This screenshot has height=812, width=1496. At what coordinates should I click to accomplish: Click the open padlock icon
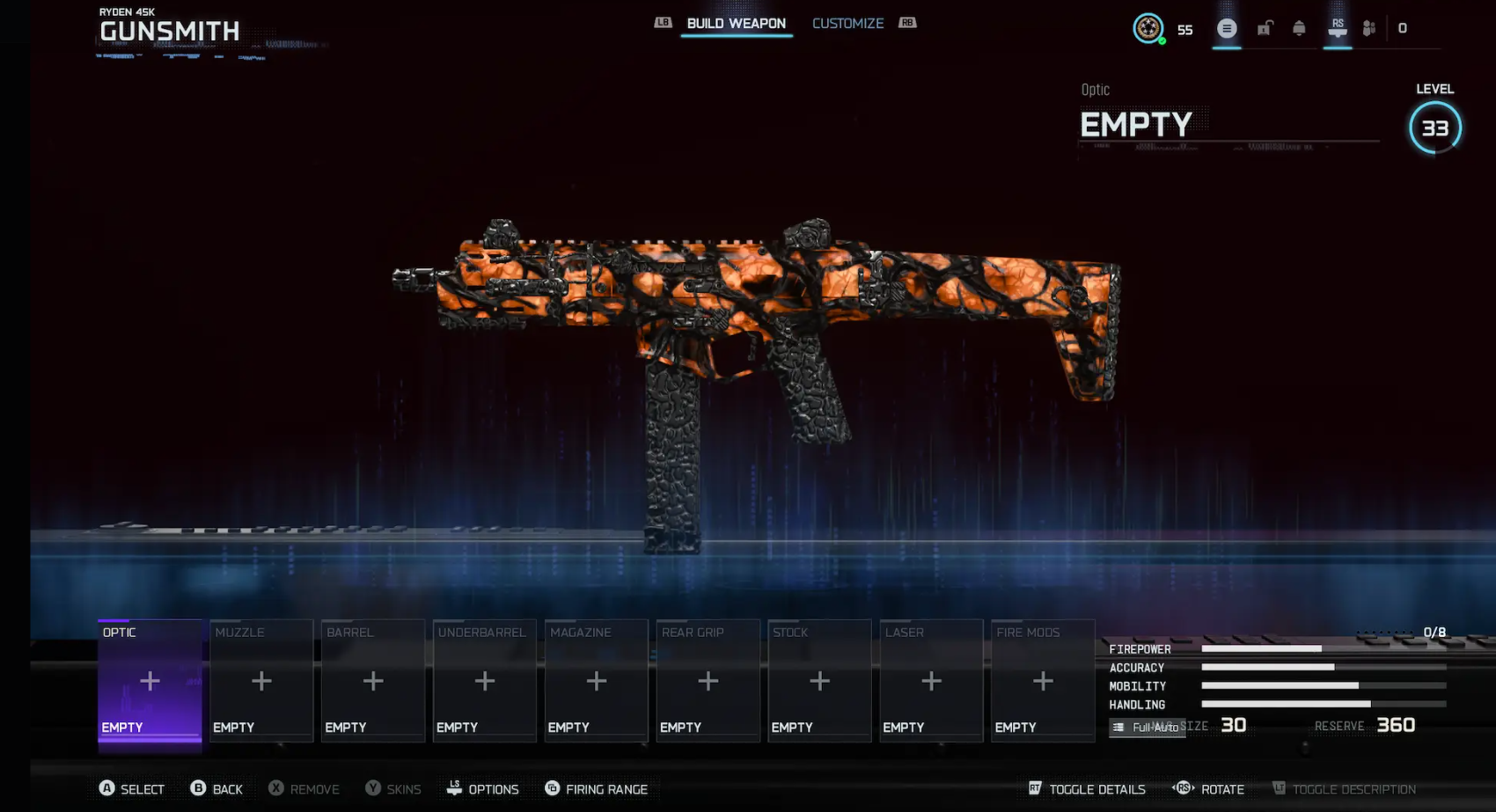tap(1265, 29)
